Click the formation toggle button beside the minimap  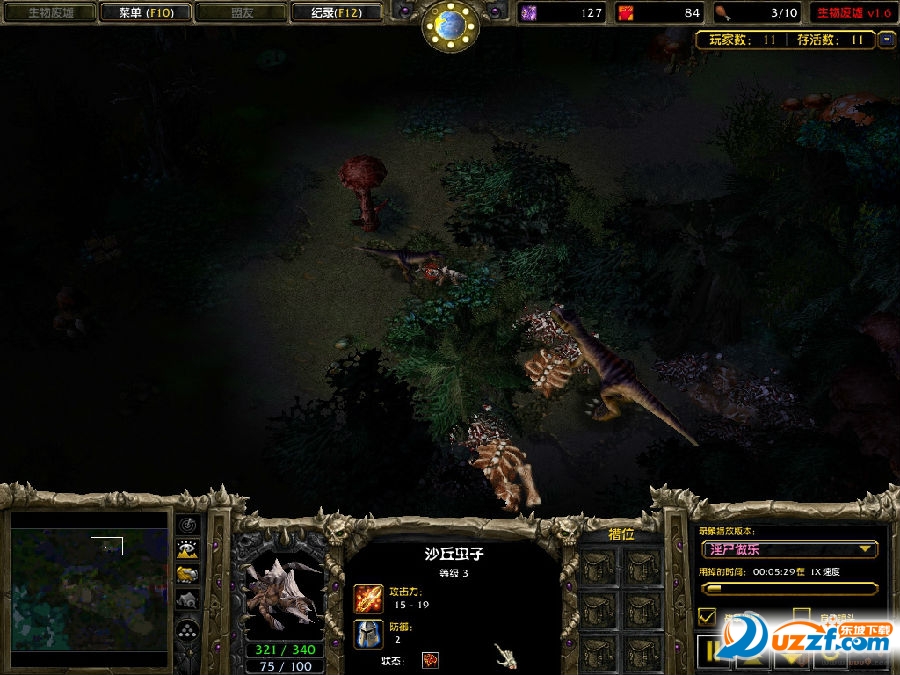tap(187, 629)
